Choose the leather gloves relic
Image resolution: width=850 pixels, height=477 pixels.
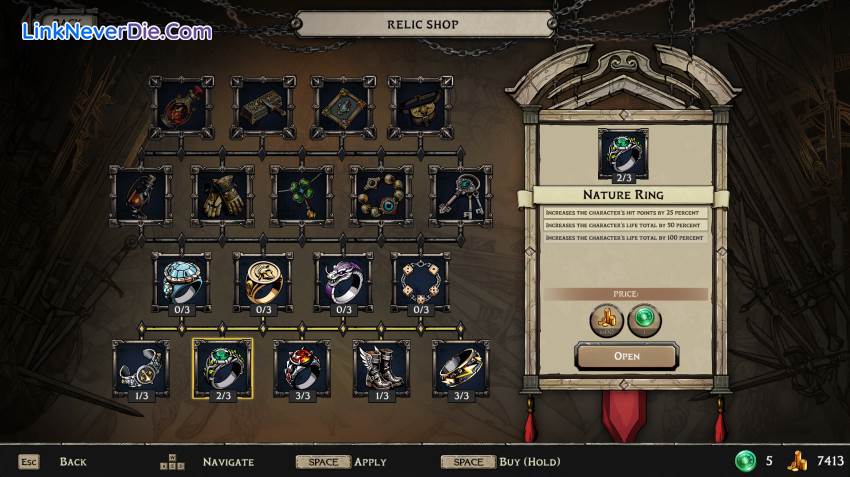tap(222, 195)
